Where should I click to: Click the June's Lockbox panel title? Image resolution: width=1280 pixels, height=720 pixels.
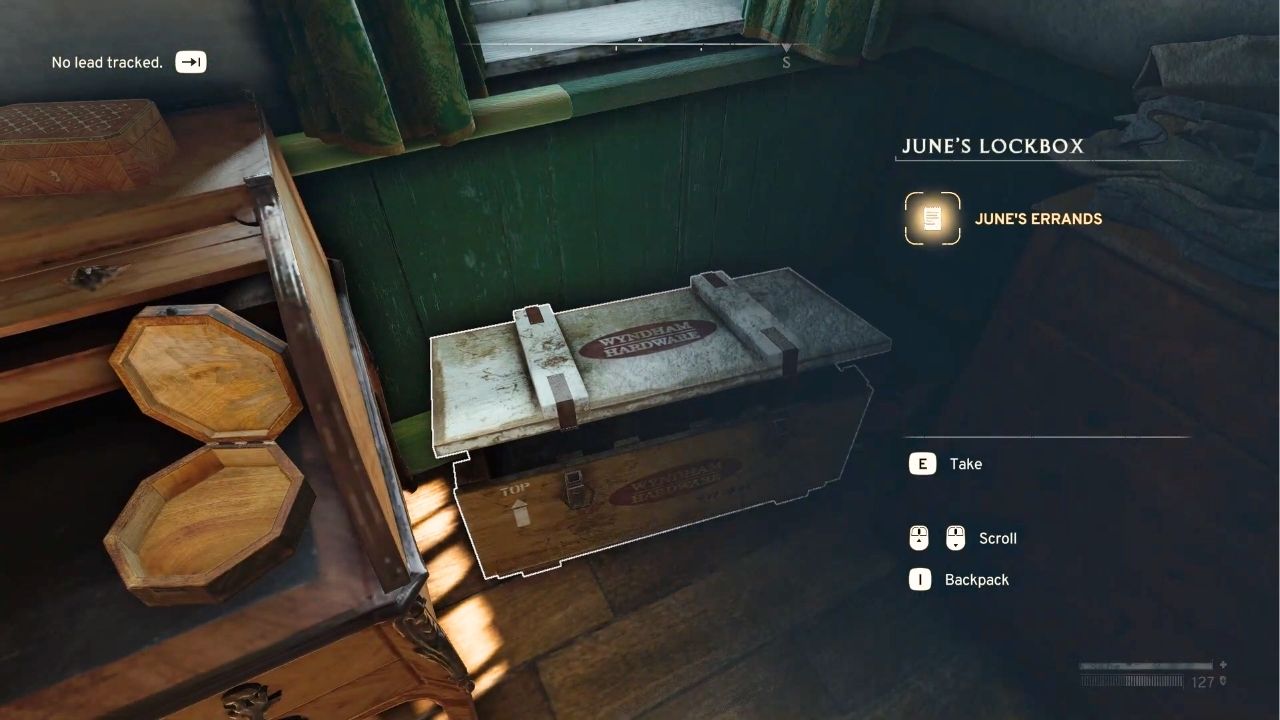[994, 146]
